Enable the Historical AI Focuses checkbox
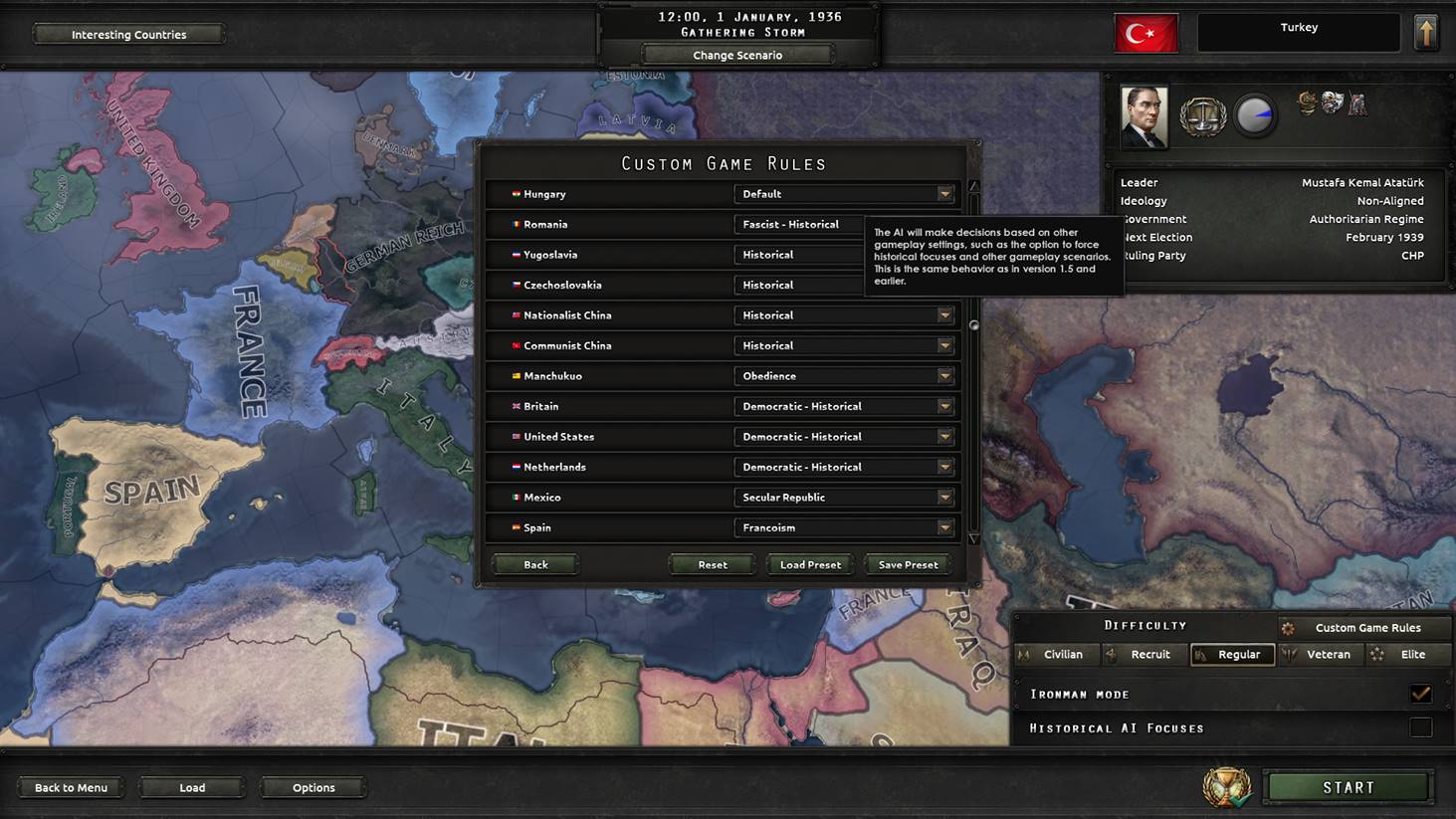1456x819 pixels. click(1420, 727)
